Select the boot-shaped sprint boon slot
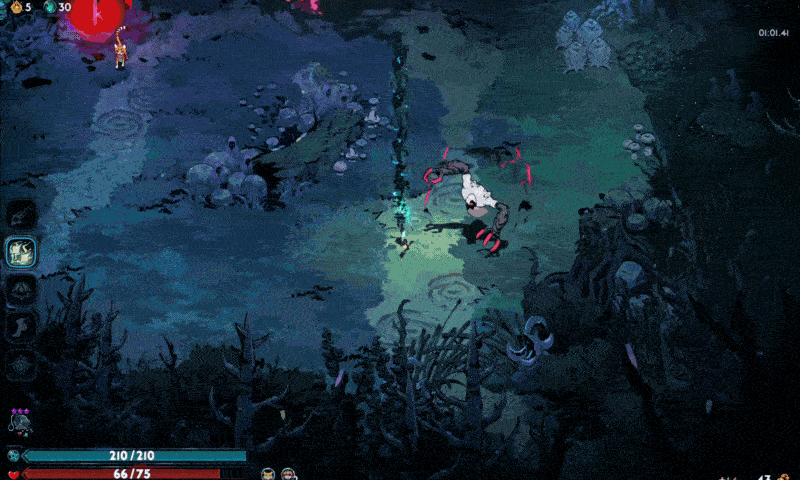The height and width of the screenshot is (480, 800). [x=21, y=325]
